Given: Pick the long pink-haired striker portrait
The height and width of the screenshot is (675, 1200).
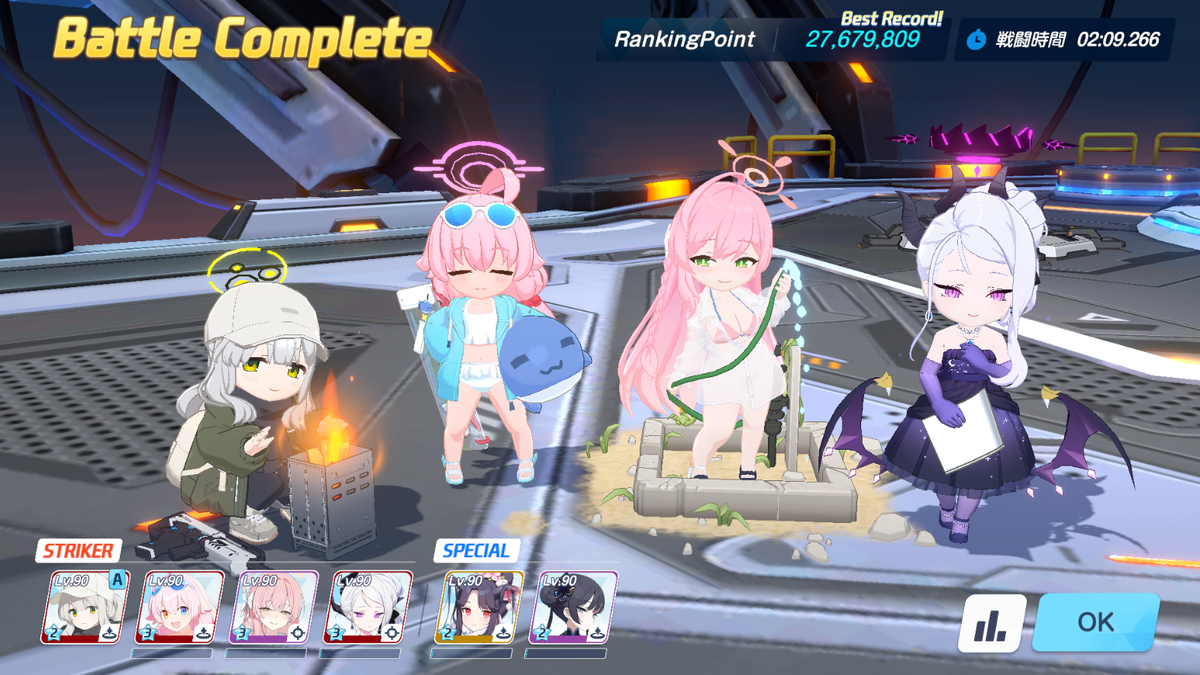Looking at the screenshot, I should coord(274,607).
